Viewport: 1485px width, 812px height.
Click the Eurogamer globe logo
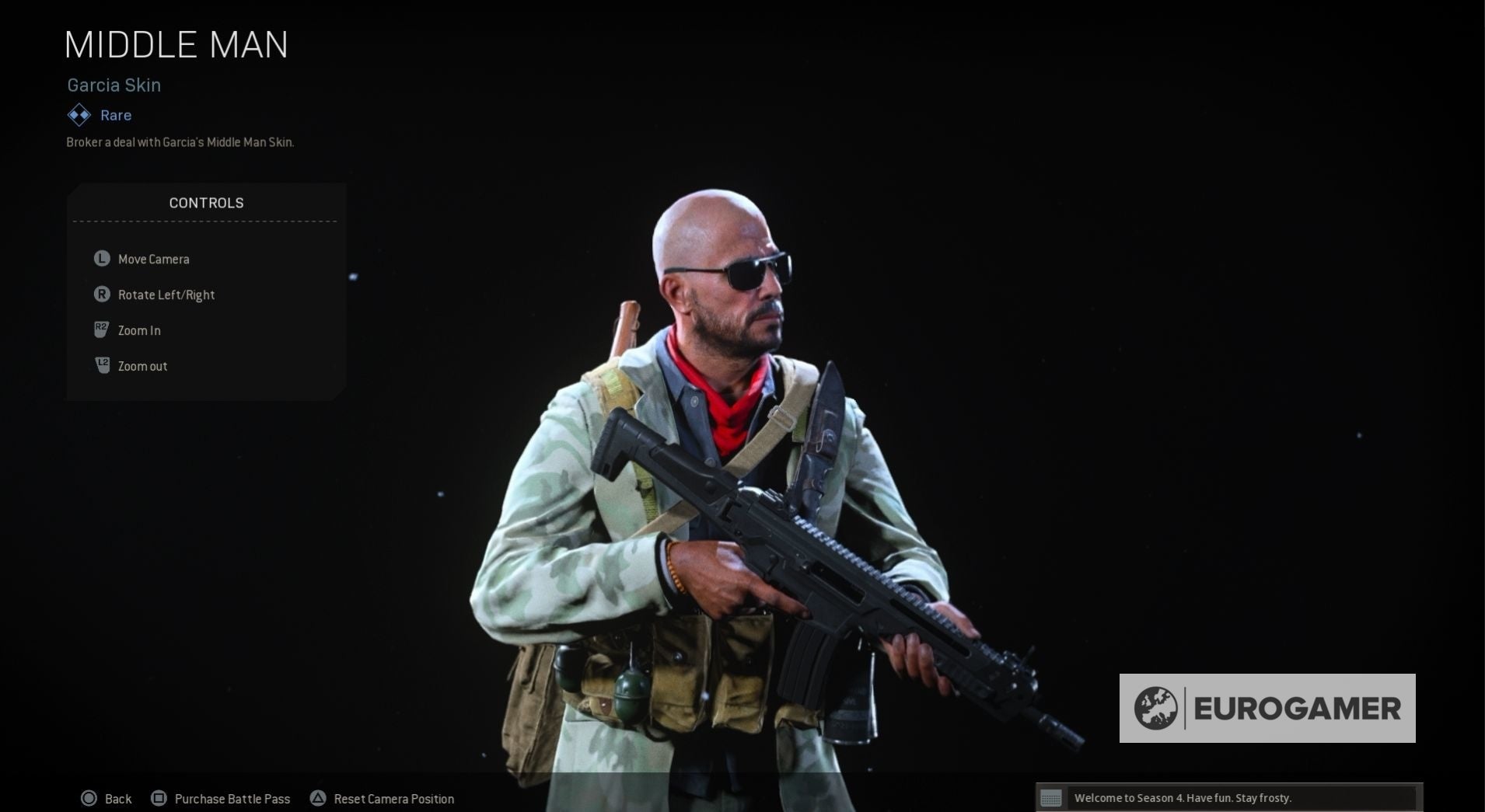(1158, 708)
